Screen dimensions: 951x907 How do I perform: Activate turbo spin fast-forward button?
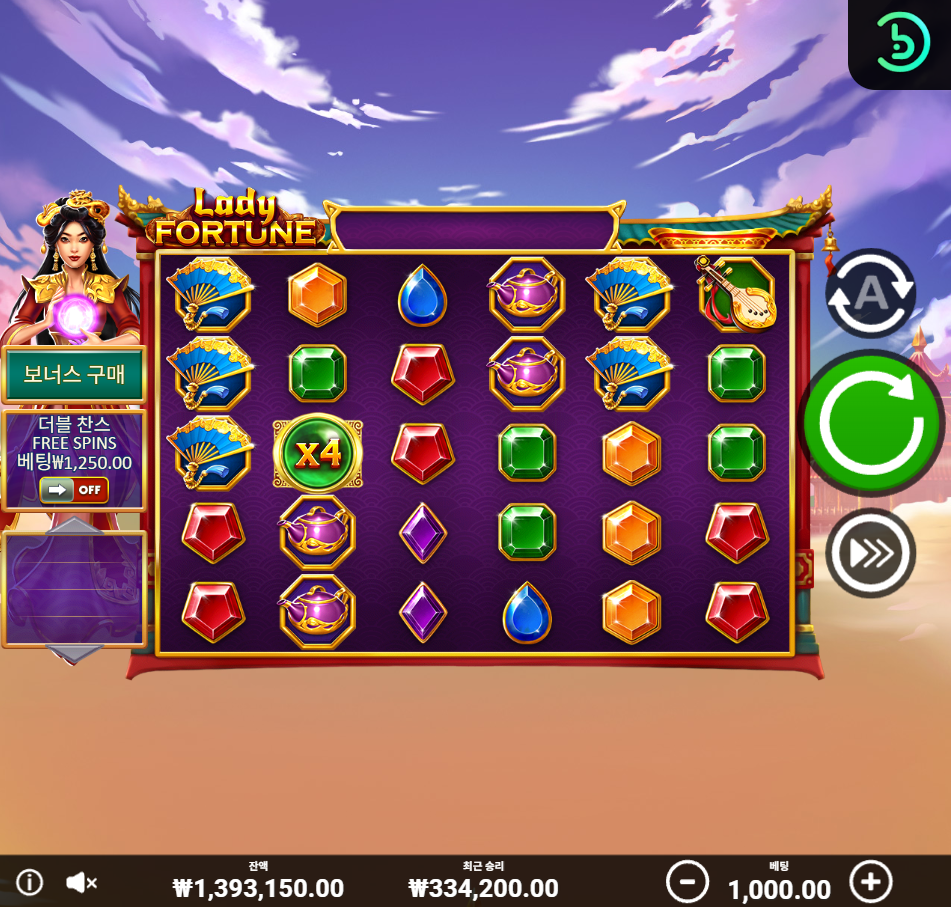click(870, 553)
